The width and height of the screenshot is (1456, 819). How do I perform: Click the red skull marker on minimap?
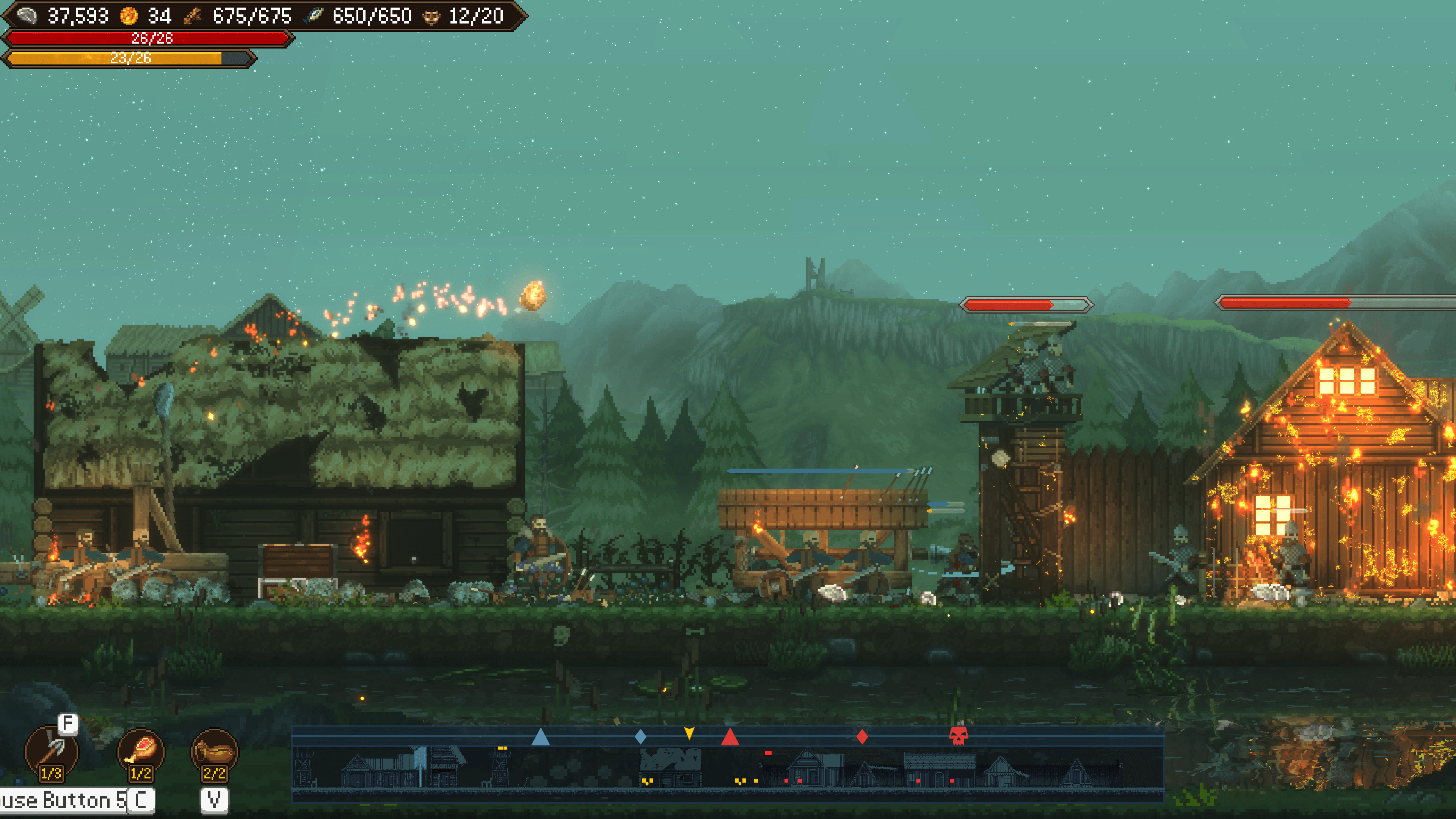tap(958, 736)
